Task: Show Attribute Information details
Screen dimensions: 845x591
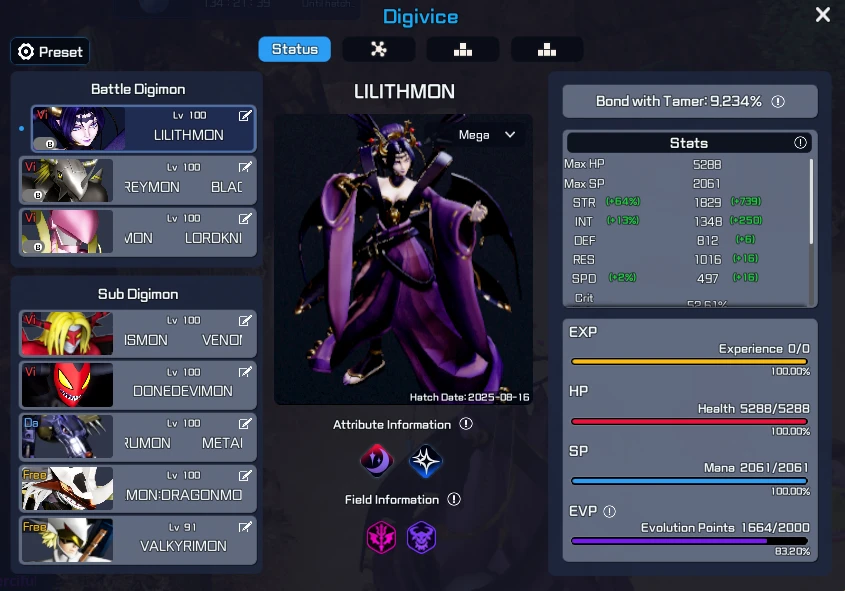Action: [x=466, y=425]
